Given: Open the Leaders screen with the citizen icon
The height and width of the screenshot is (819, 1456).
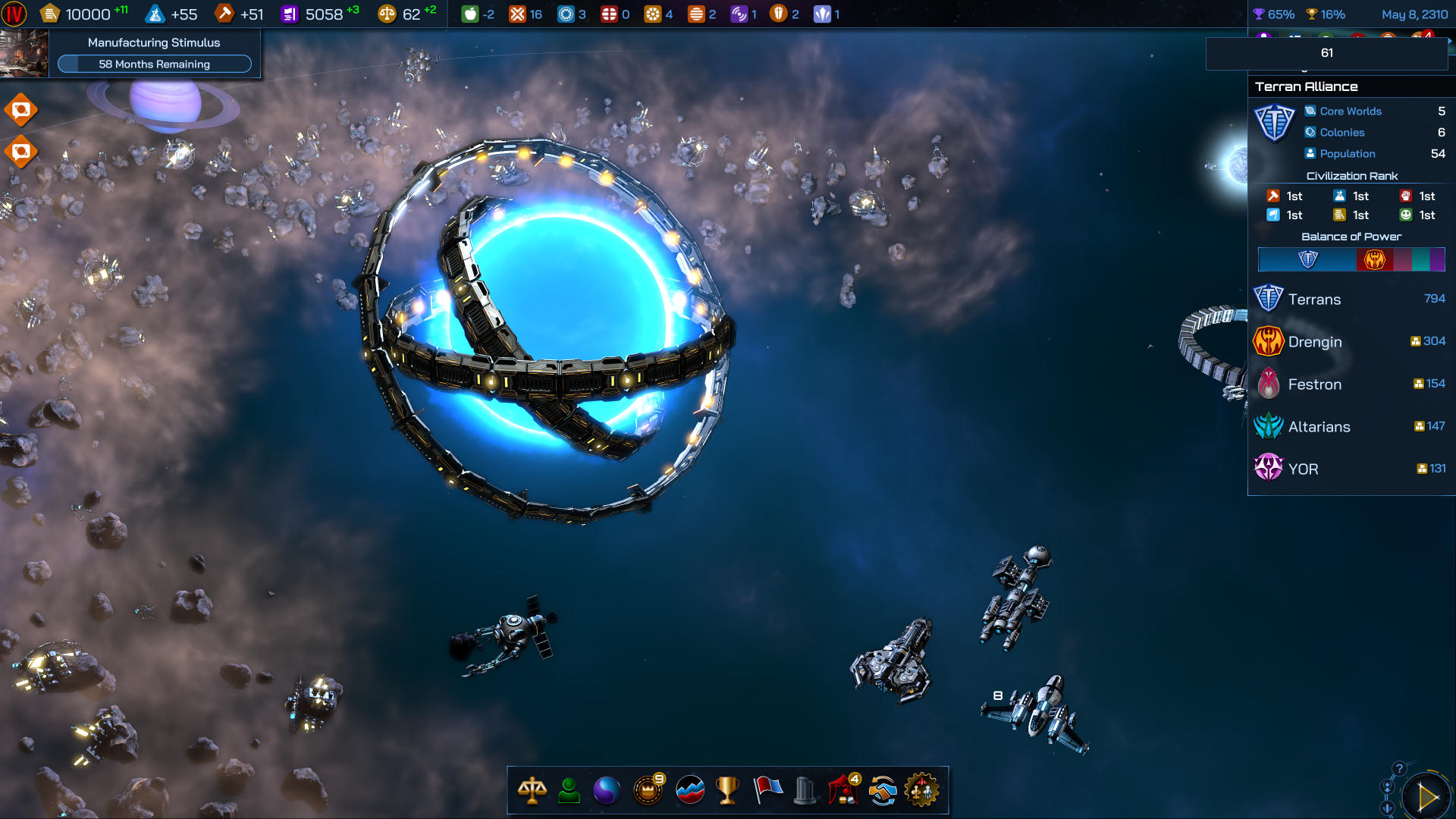Looking at the screenshot, I should [569, 789].
